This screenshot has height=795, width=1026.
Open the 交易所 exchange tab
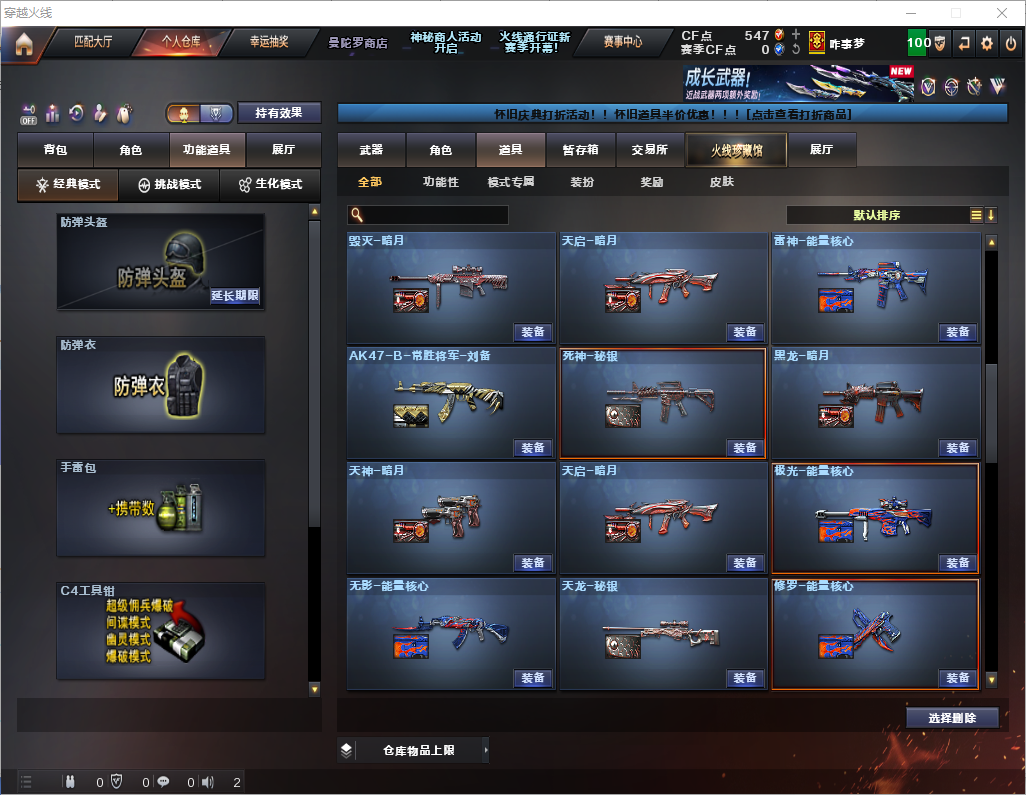[x=649, y=150]
